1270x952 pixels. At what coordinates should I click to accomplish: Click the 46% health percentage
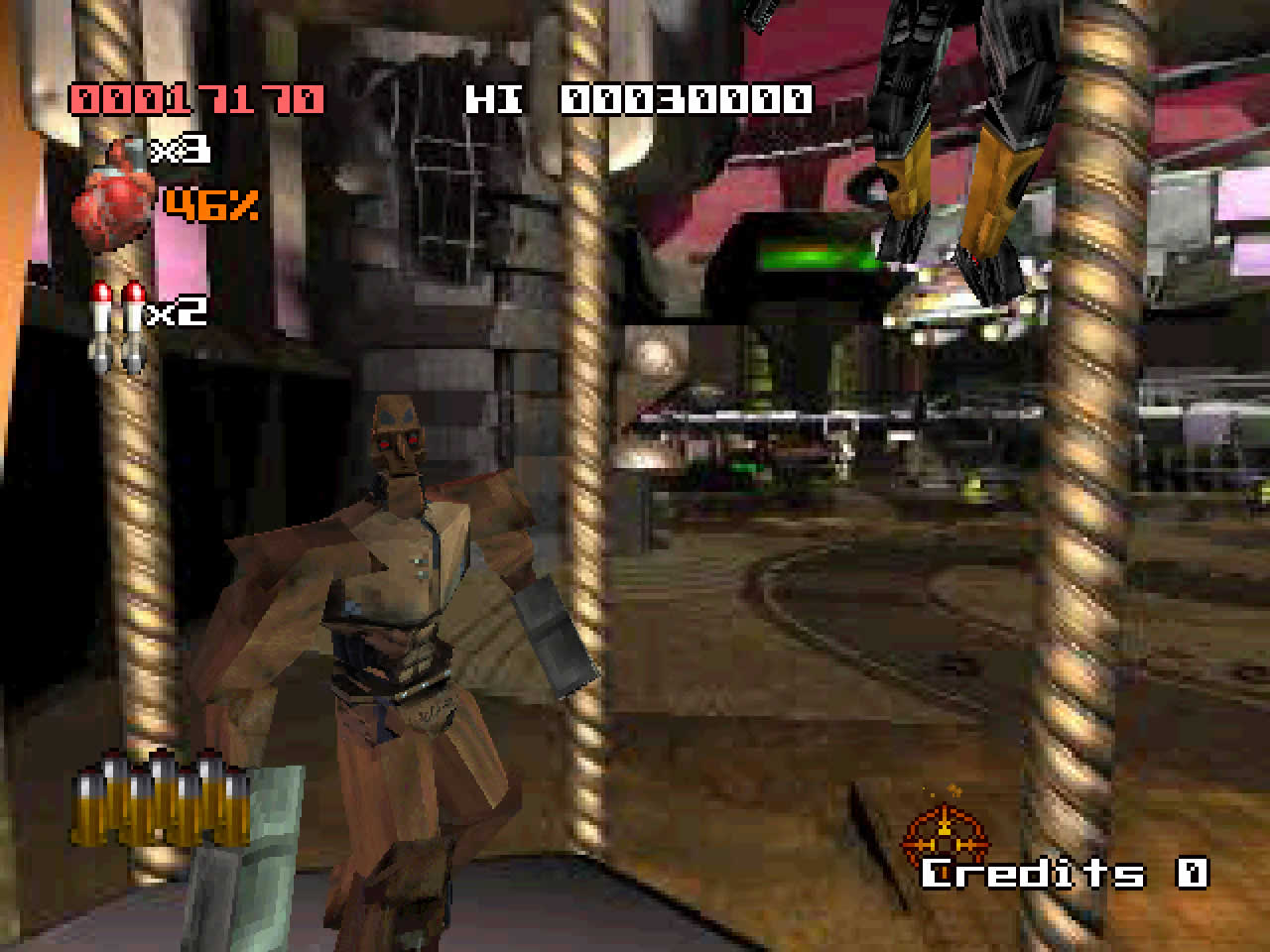(211, 206)
